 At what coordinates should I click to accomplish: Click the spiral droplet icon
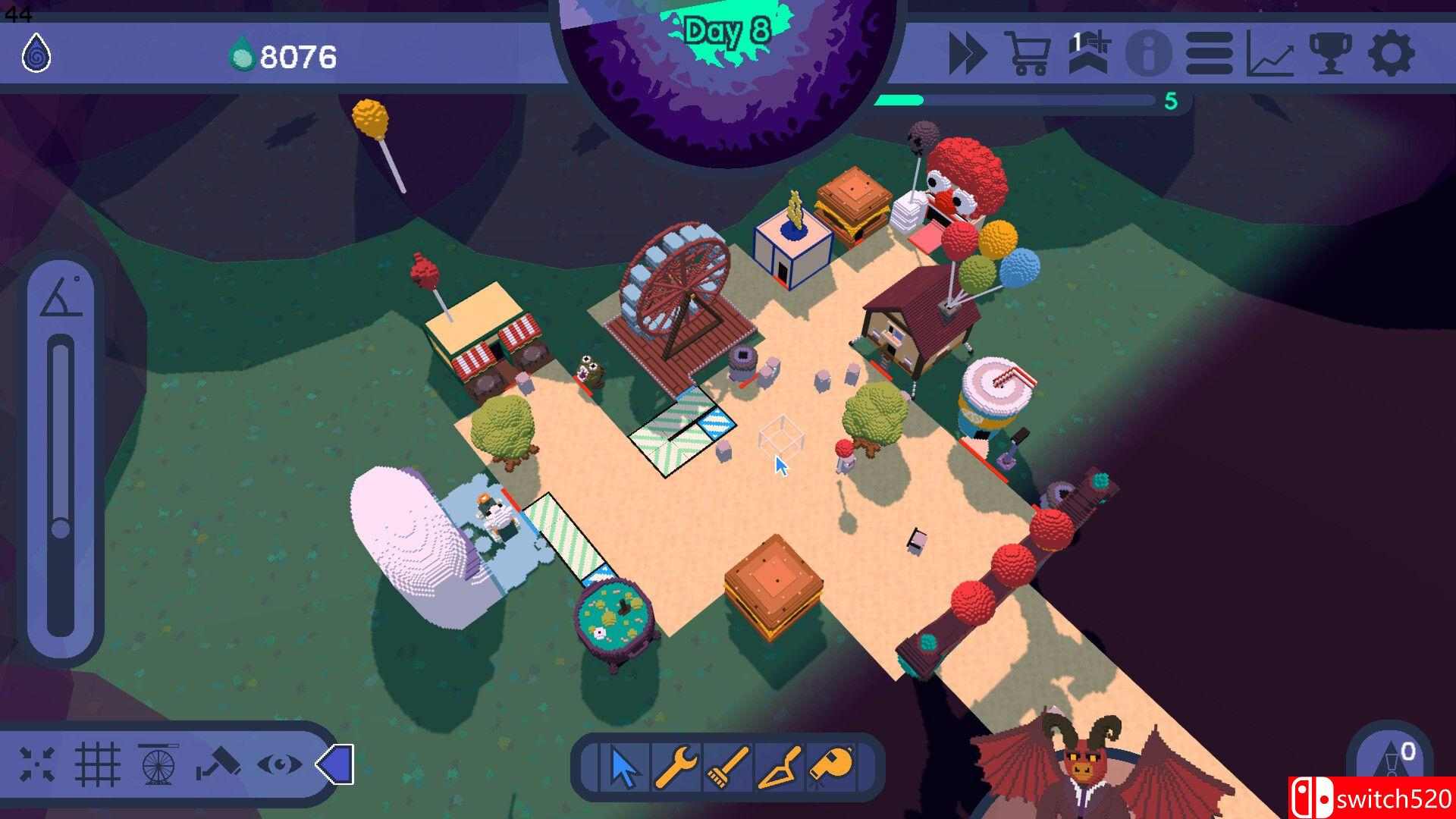click(36, 54)
